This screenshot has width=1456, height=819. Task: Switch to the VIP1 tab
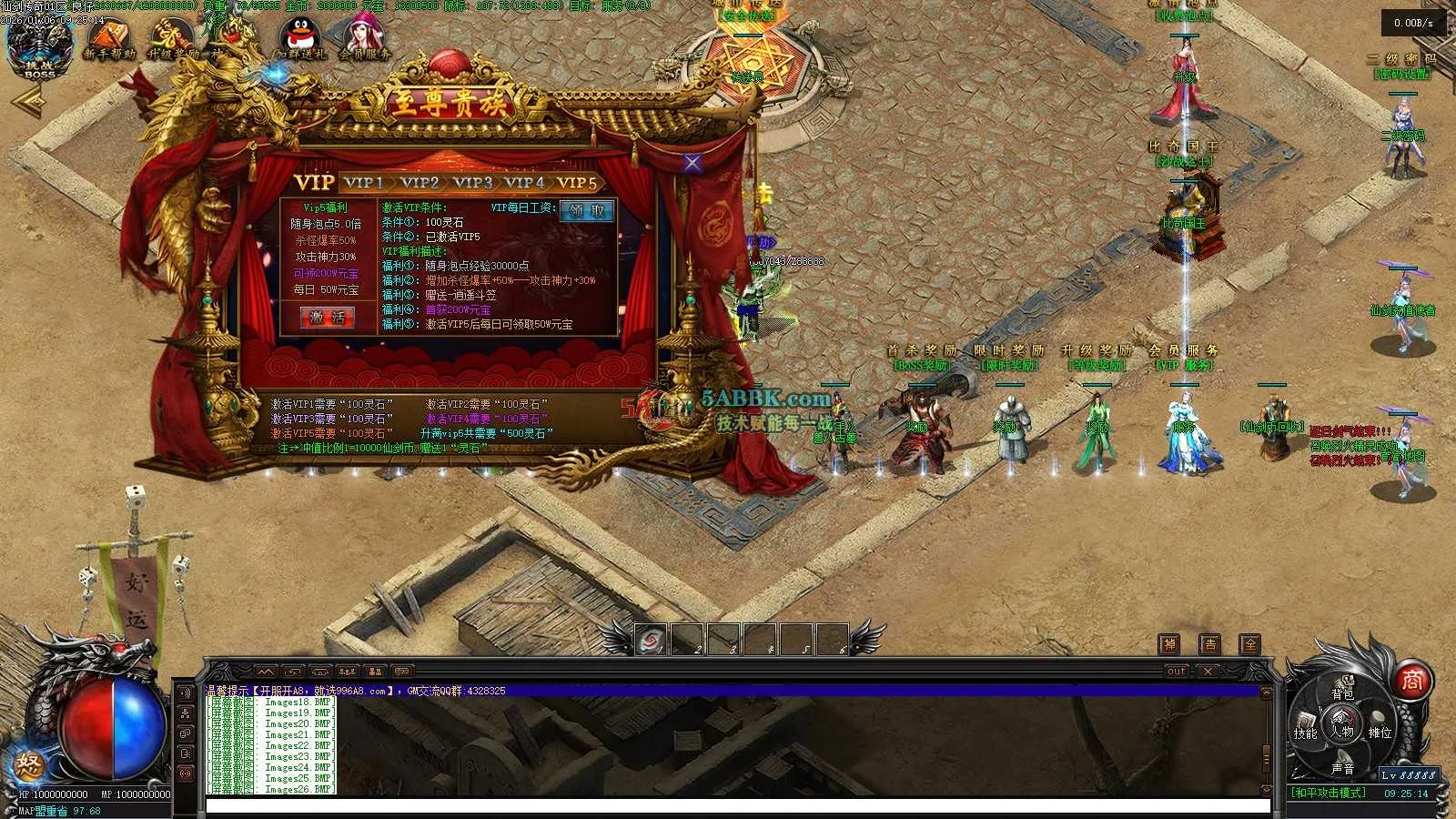[363, 182]
